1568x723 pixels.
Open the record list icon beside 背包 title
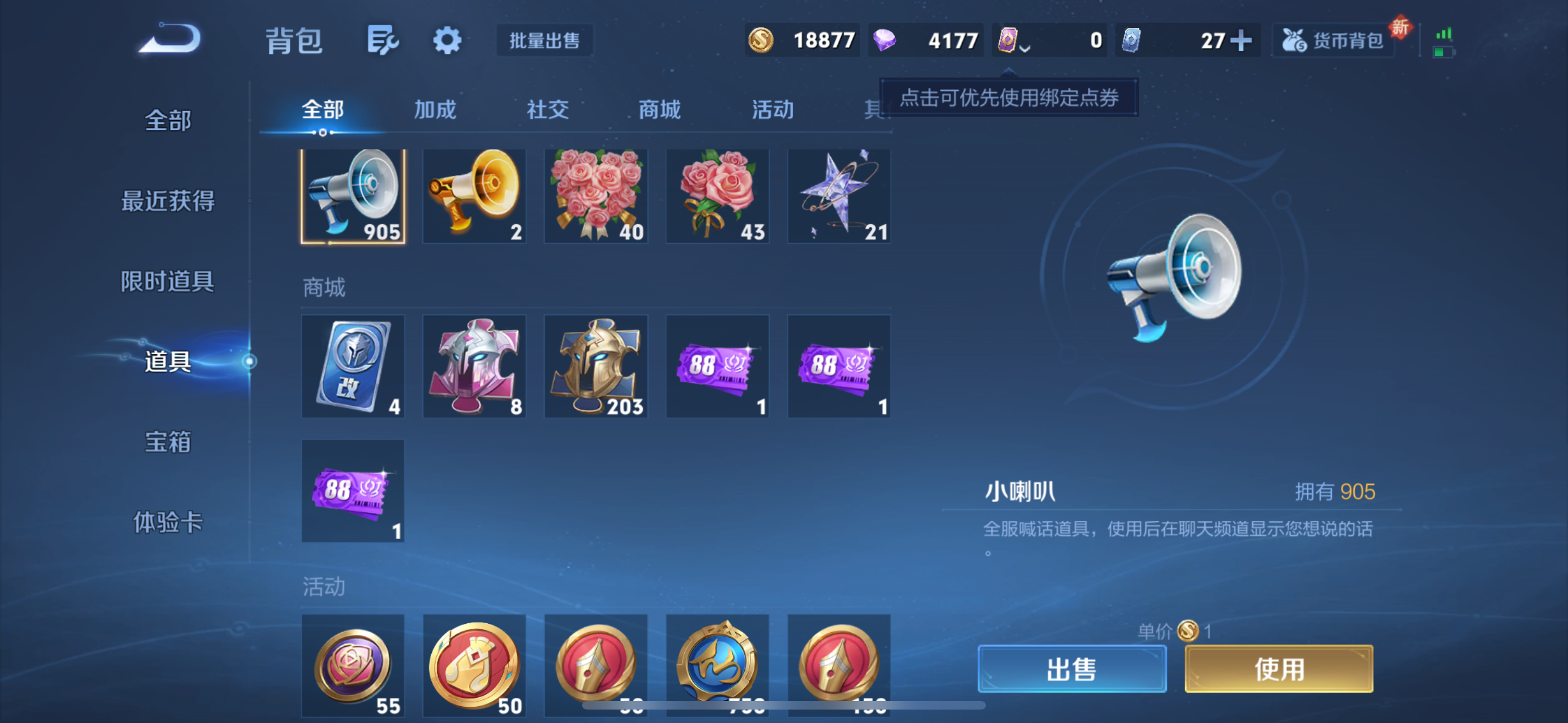pyautogui.click(x=382, y=41)
